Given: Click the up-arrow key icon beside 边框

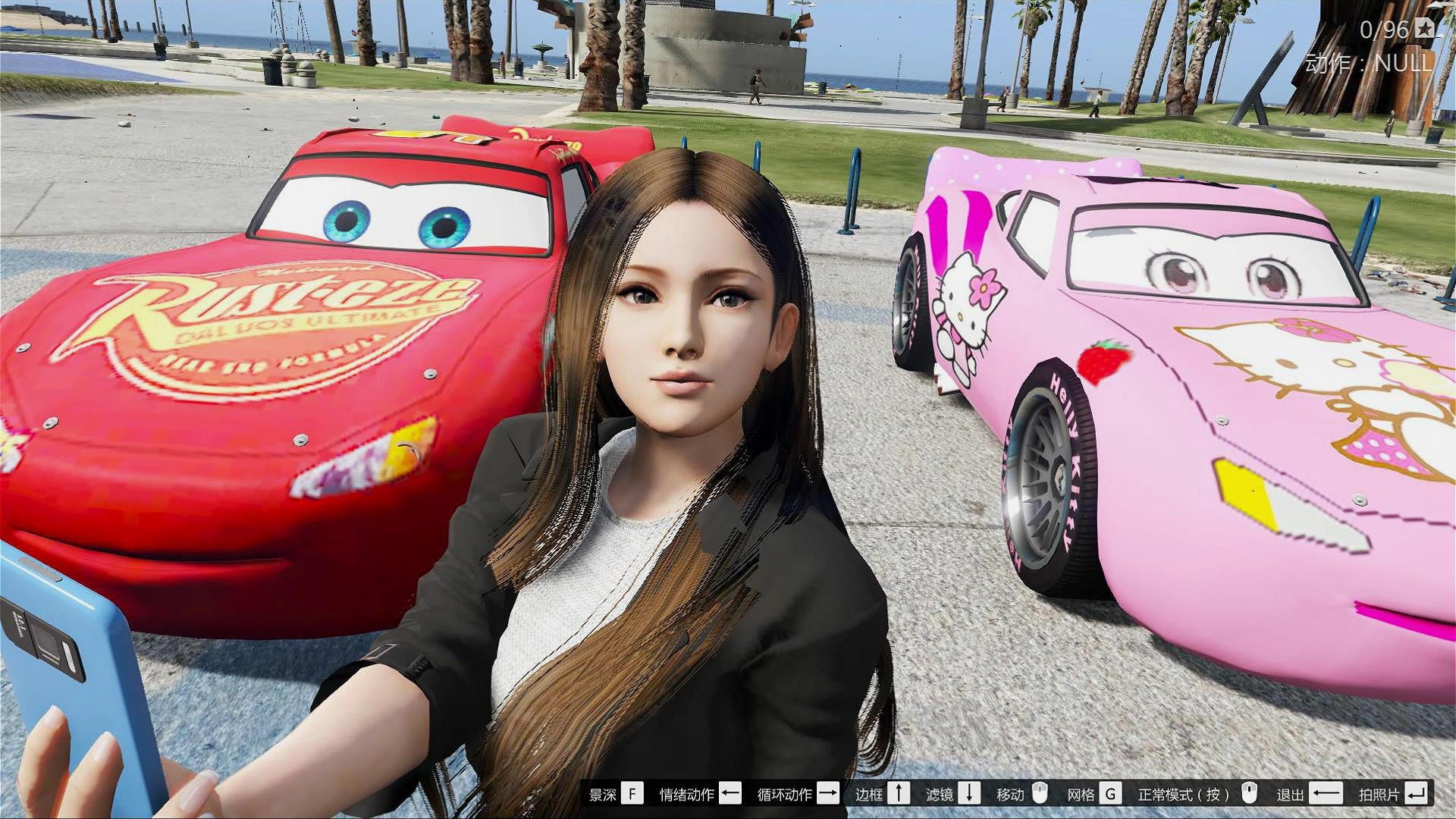Looking at the screenshot, I should [x=899, y=795].
